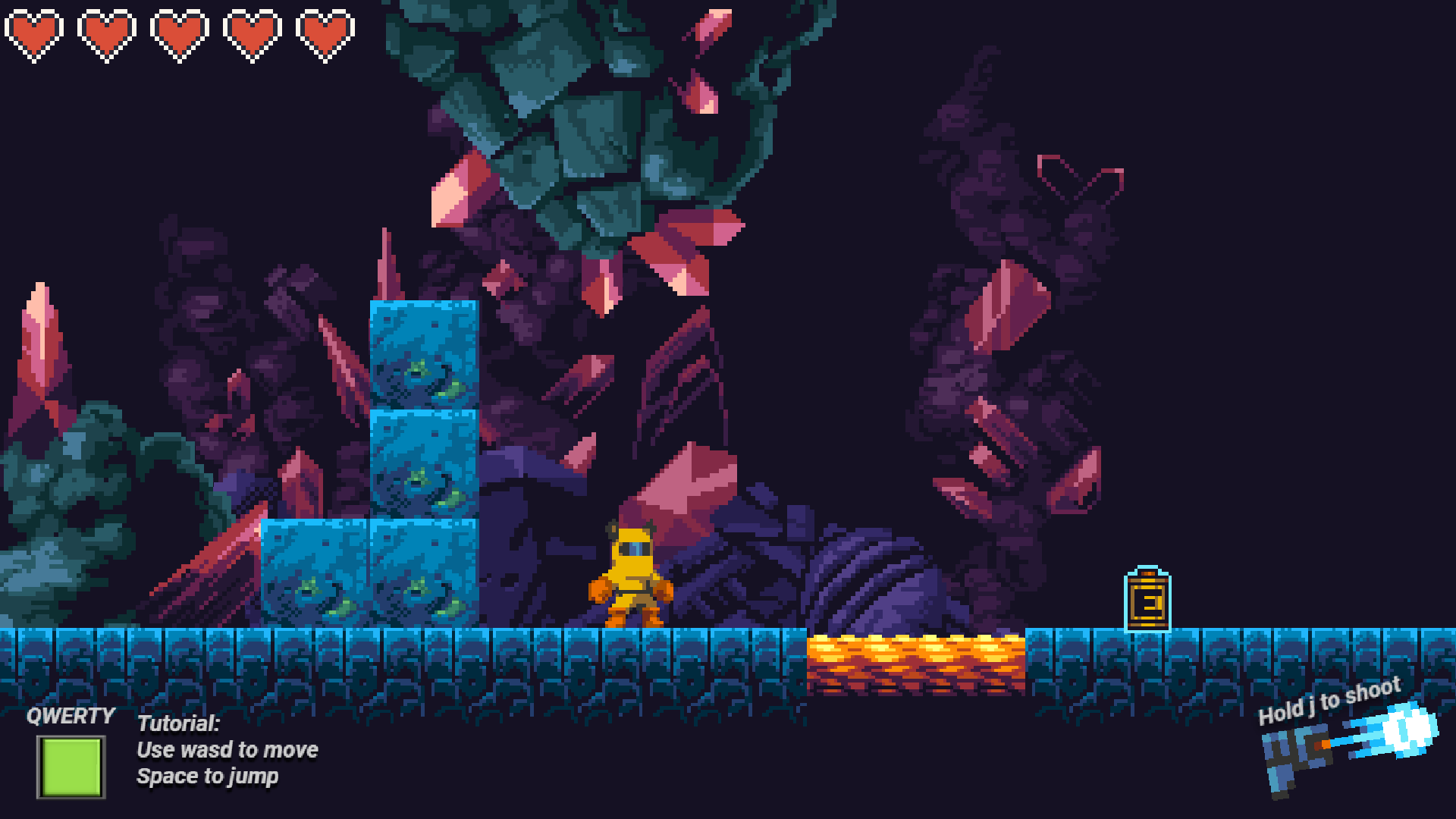Click the 'Space to jump' instruction text
This screenshot has width=1456, height=819.
coord(208,776)
